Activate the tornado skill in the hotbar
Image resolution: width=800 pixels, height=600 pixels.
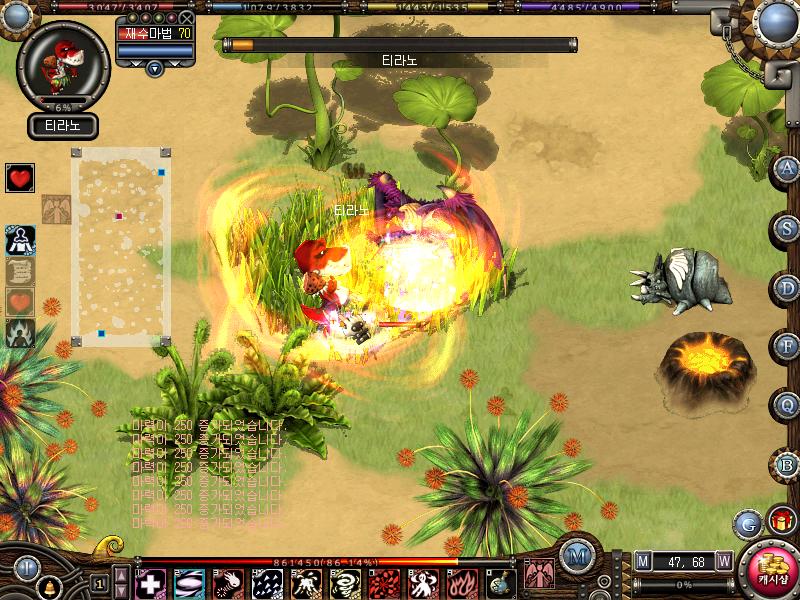tap(345, 583)
